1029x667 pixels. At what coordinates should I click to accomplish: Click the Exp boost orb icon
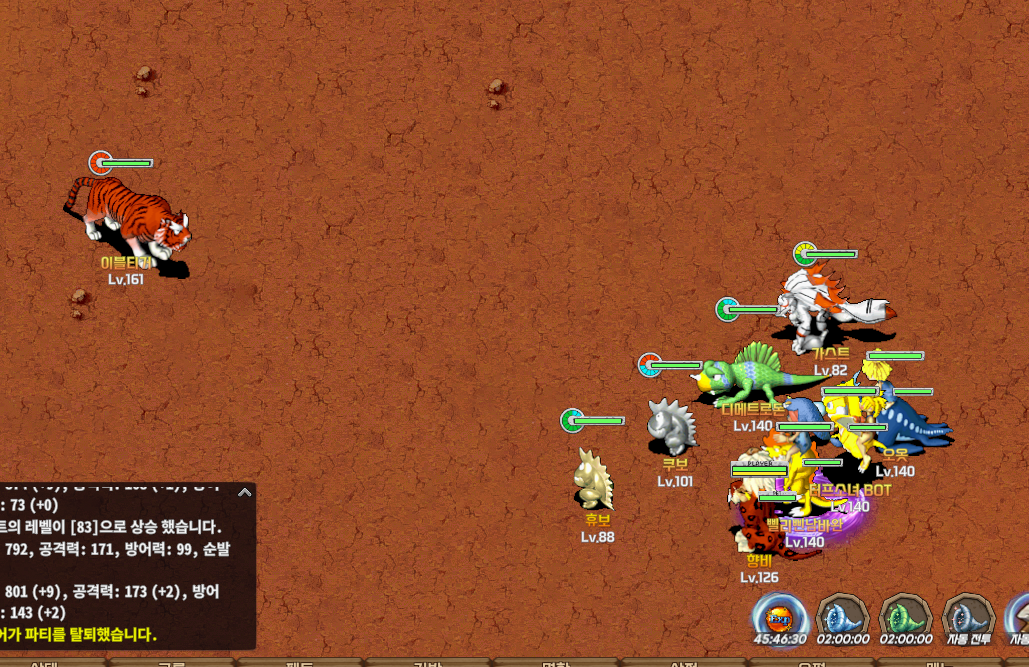pyautogui.click(x=780, y=616)
